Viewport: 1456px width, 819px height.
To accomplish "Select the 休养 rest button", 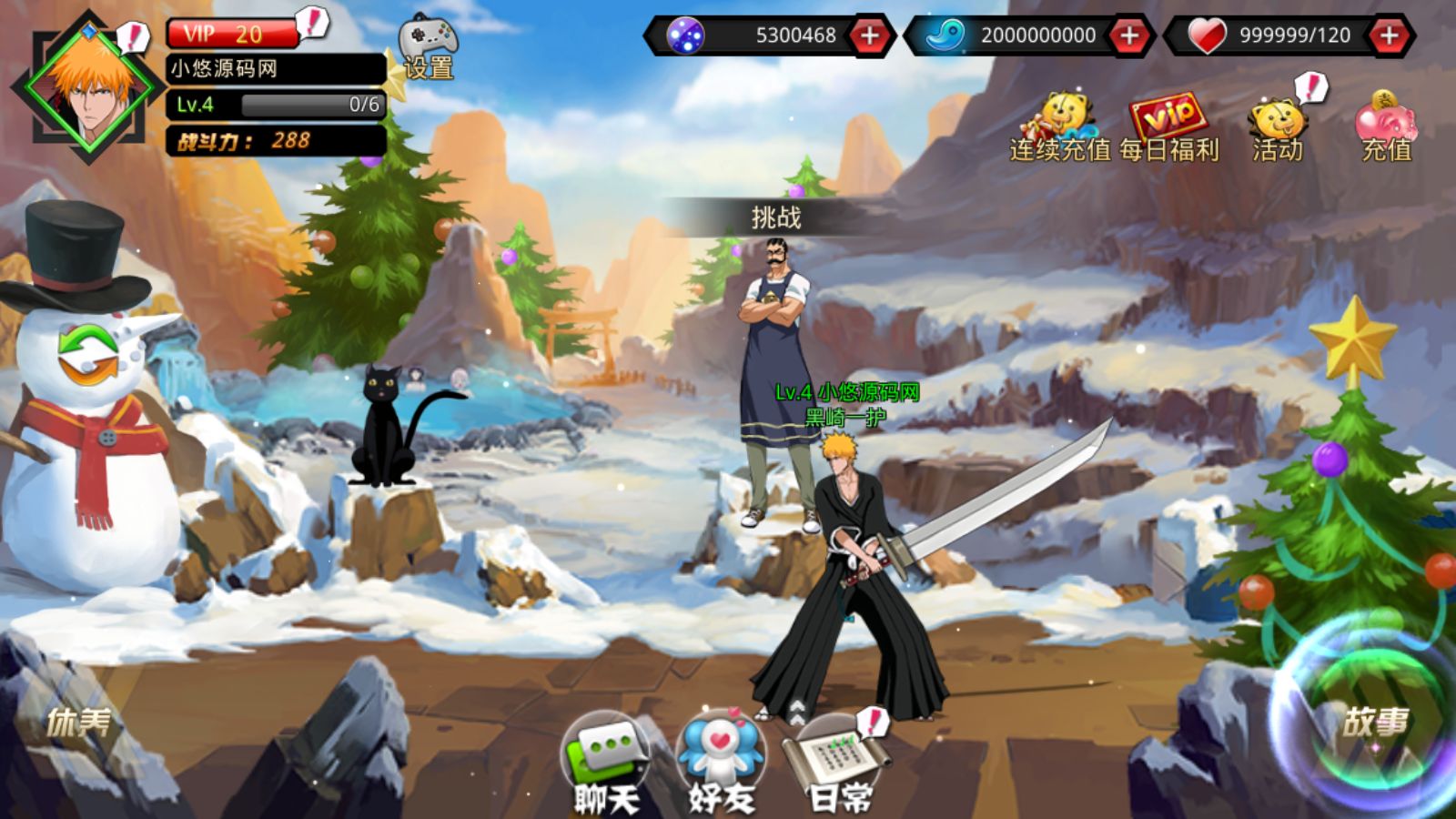I will pyautogui.click(x=79, y=723).
